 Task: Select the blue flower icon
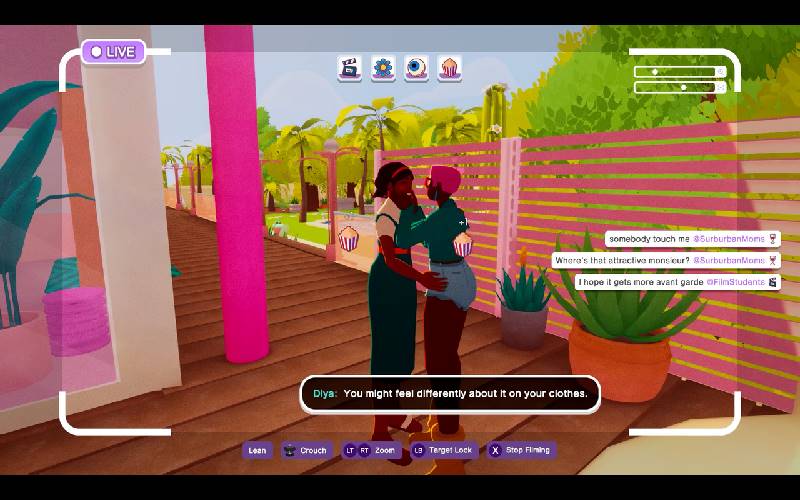tap(383, 68)
